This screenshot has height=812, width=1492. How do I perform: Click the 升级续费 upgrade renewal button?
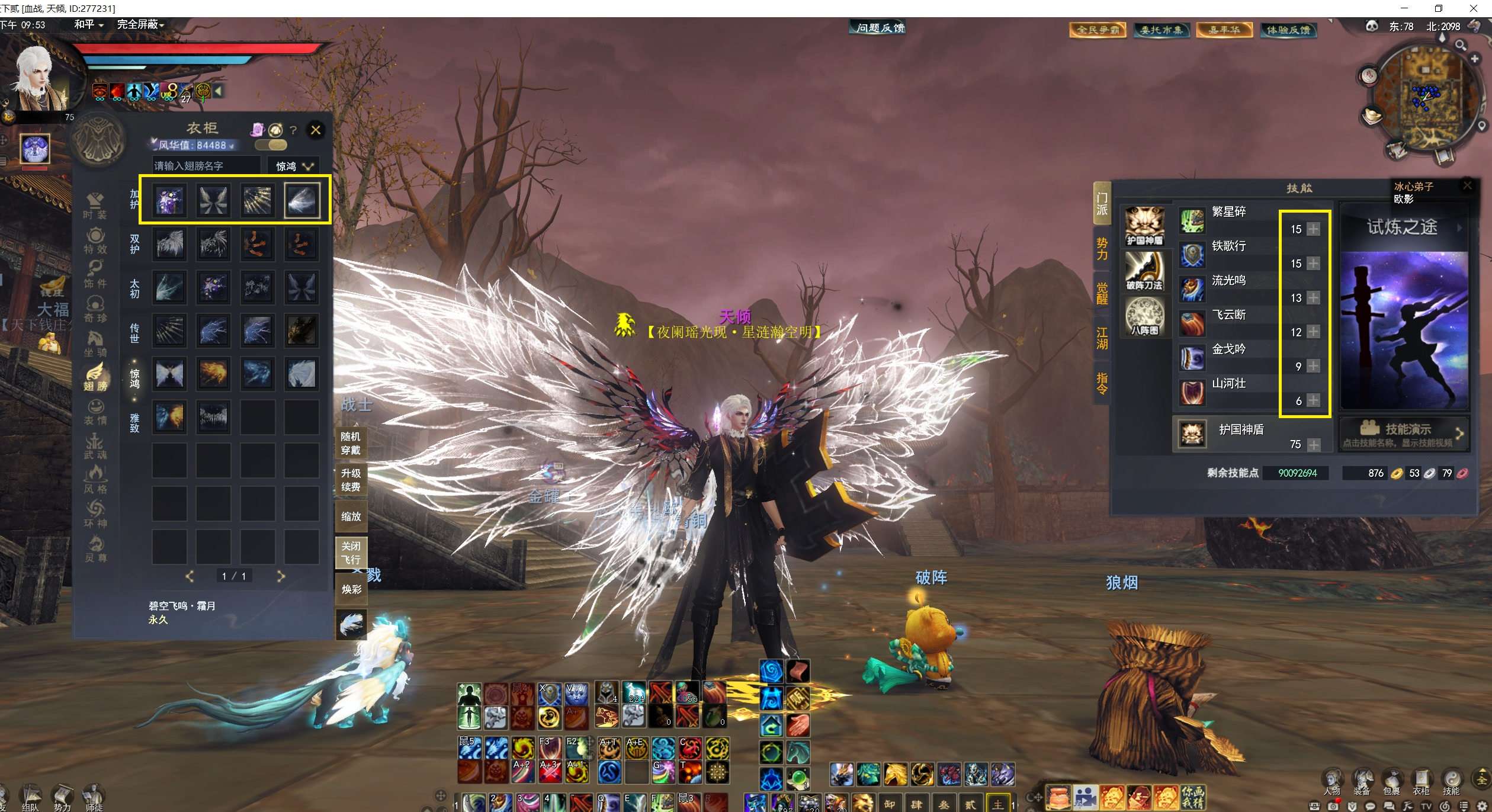point(351,480)
